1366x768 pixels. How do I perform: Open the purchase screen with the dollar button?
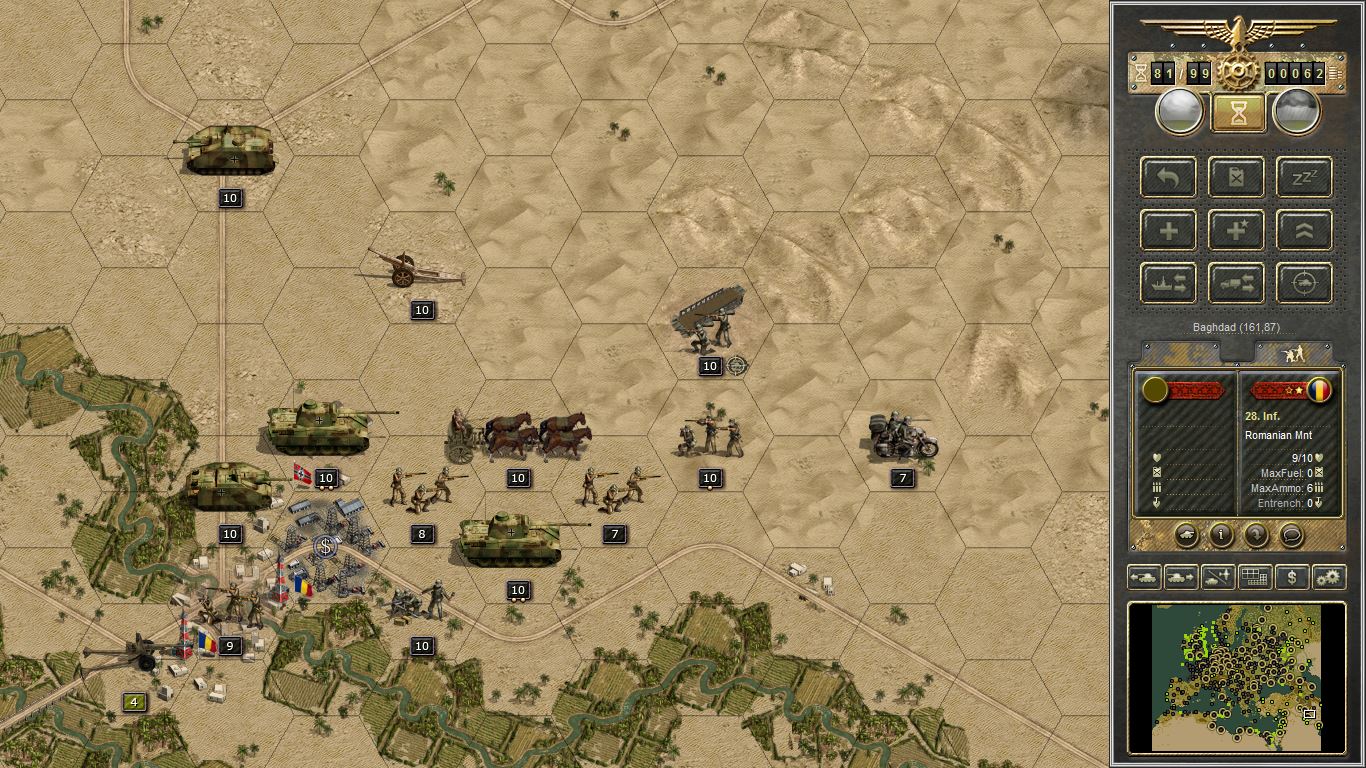tap(1292, 577)
